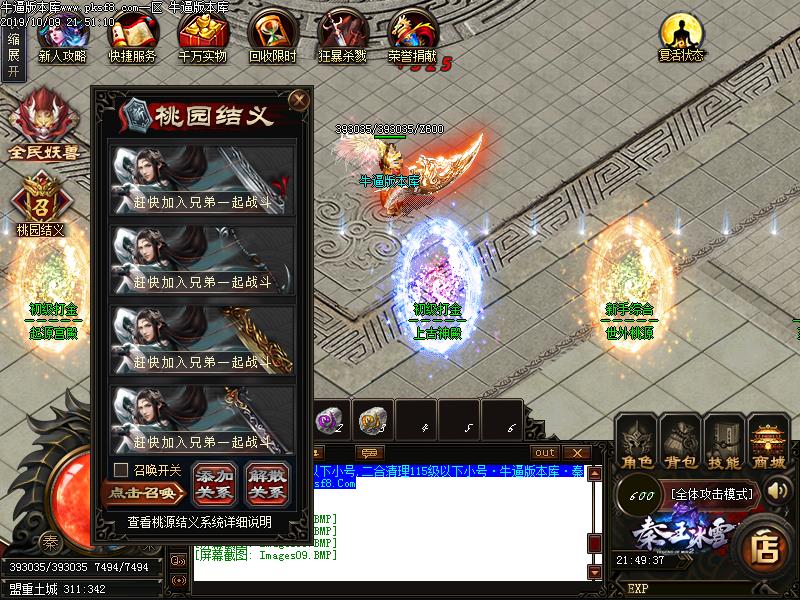Open the 荣誉捐献 dragon icon

click(x=412, y=38)
